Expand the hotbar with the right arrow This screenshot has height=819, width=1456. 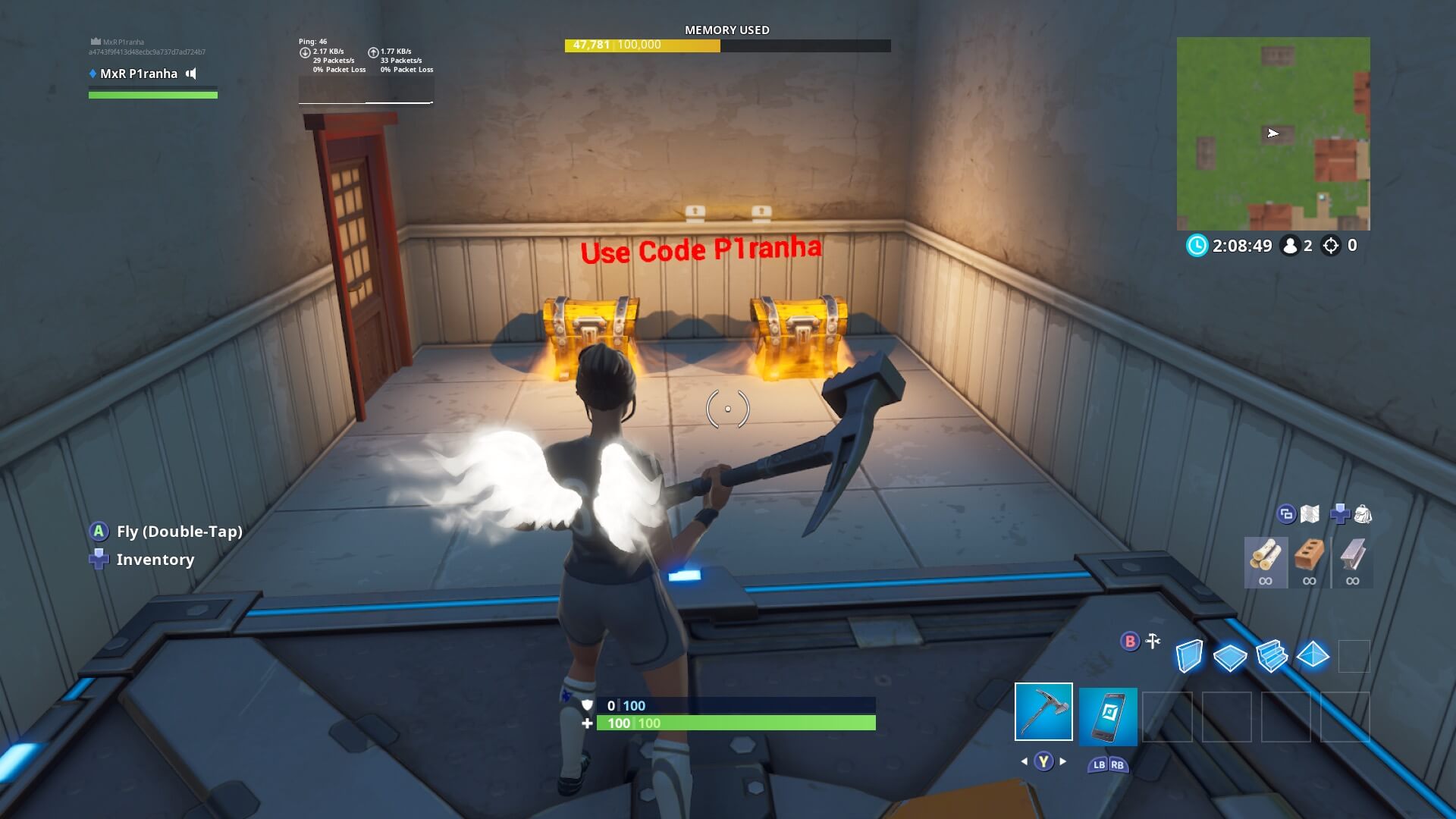(x=1063, y=761)
